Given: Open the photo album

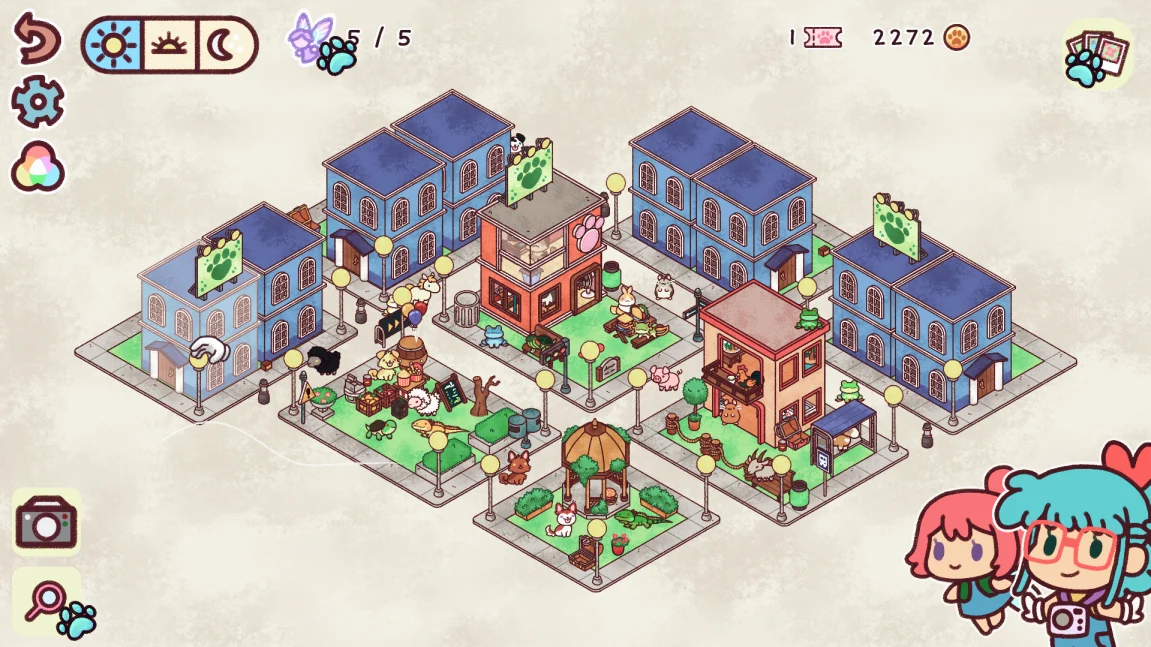Looking at the screenshot, I should pos(1096,52).
